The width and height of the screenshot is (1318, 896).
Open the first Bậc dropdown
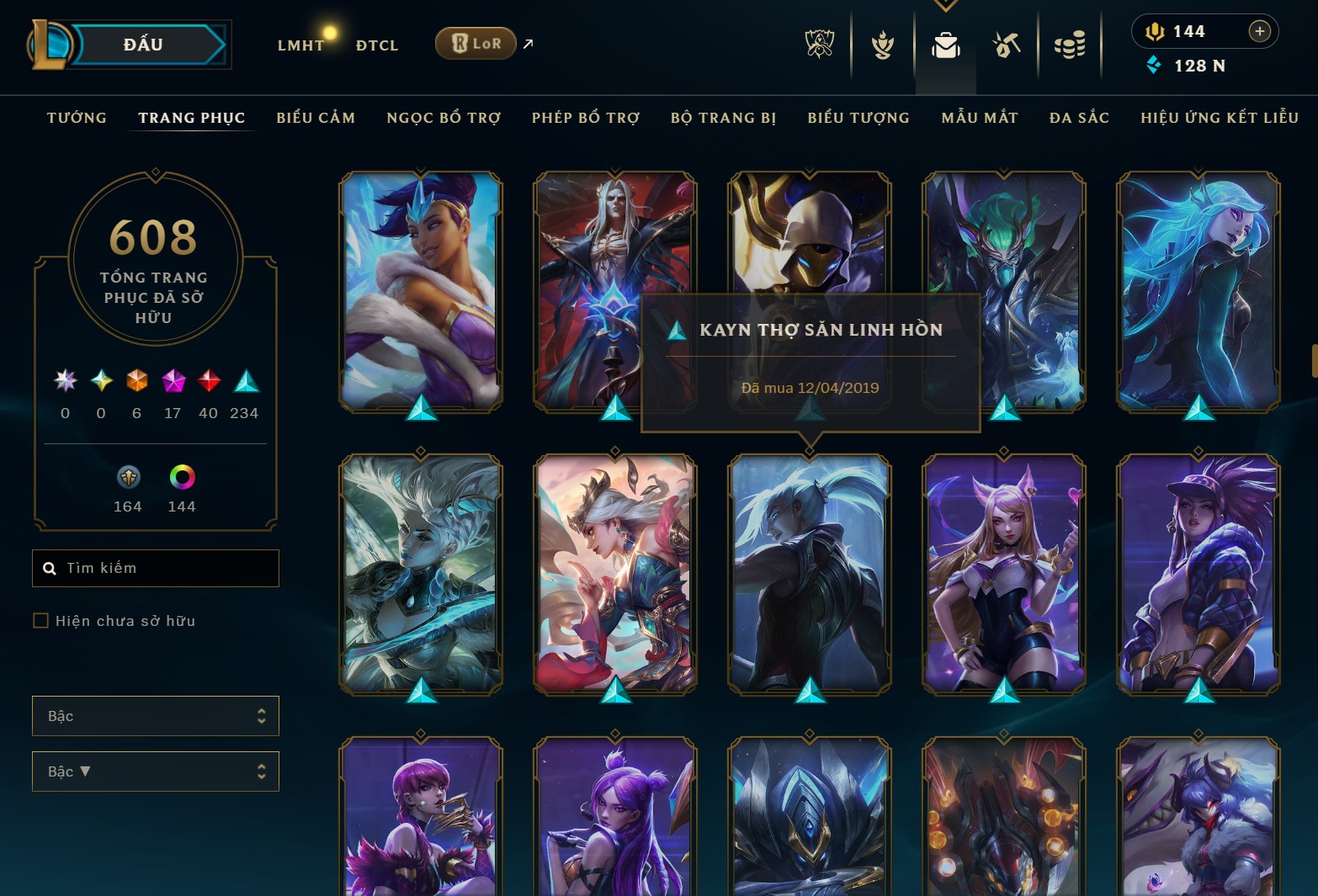pos(156,716)
